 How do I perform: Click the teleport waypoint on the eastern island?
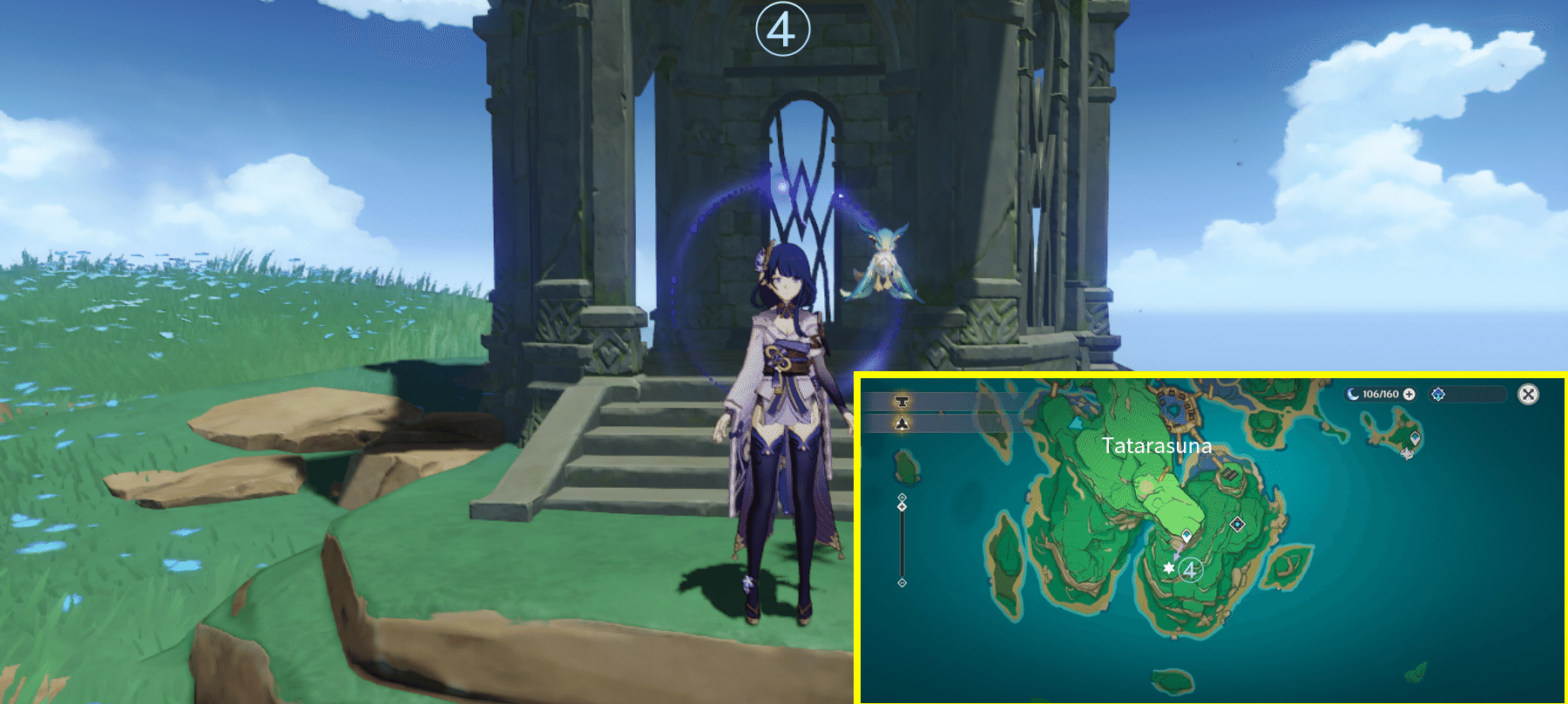pyautogui.click(x=1415, y=437)
